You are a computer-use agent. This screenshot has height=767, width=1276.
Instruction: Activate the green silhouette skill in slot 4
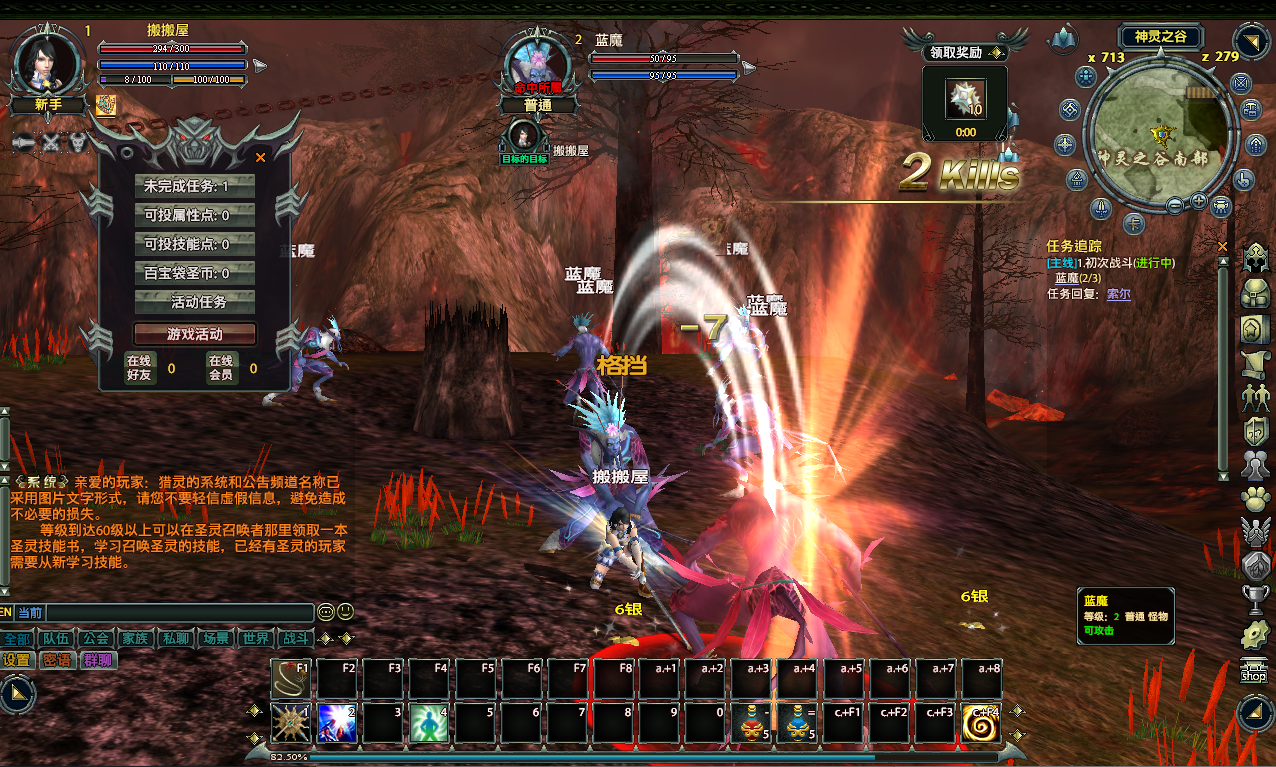[428, 722]
